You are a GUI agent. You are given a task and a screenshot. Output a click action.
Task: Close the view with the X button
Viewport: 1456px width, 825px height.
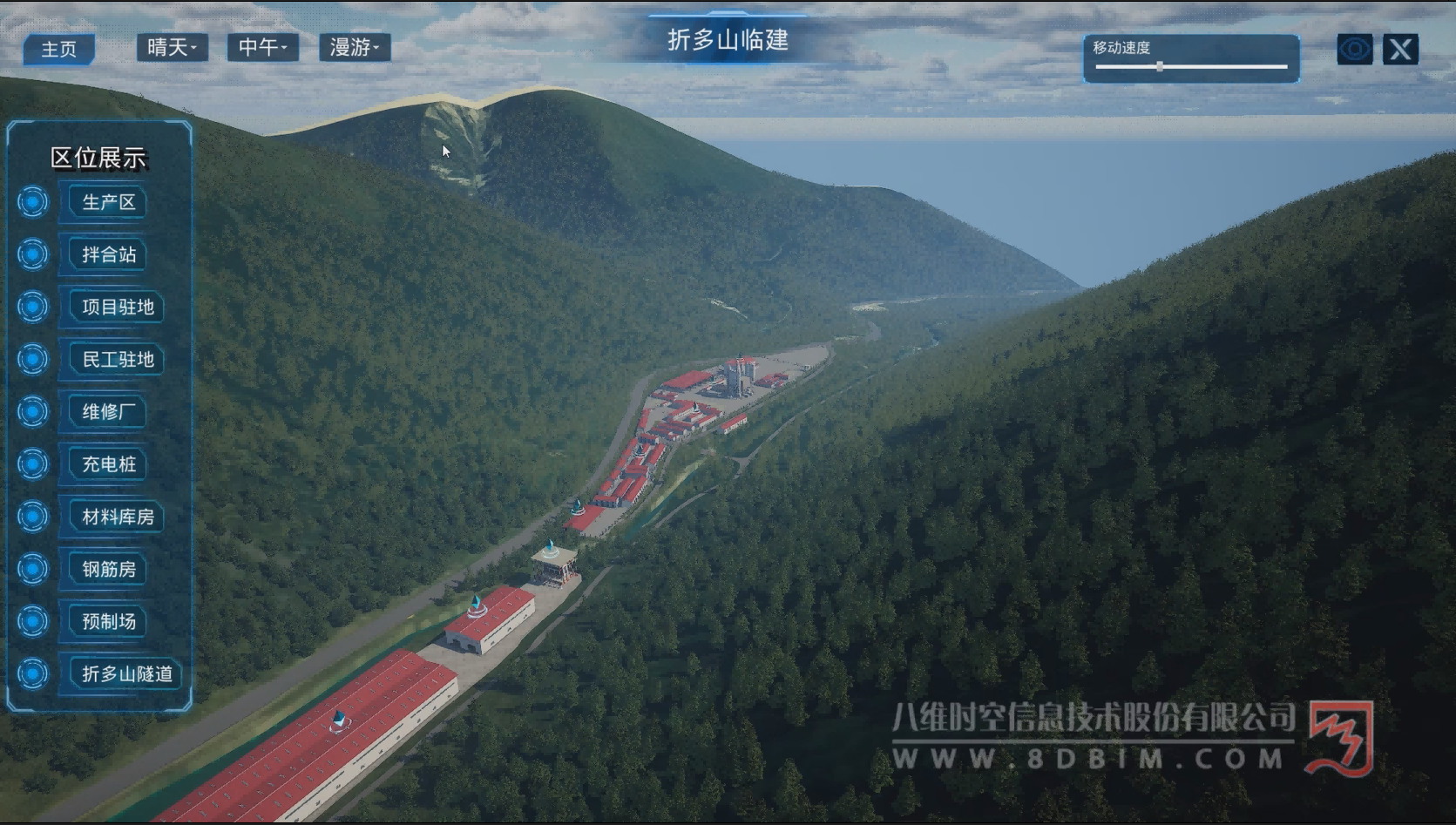click(1400, 49)
